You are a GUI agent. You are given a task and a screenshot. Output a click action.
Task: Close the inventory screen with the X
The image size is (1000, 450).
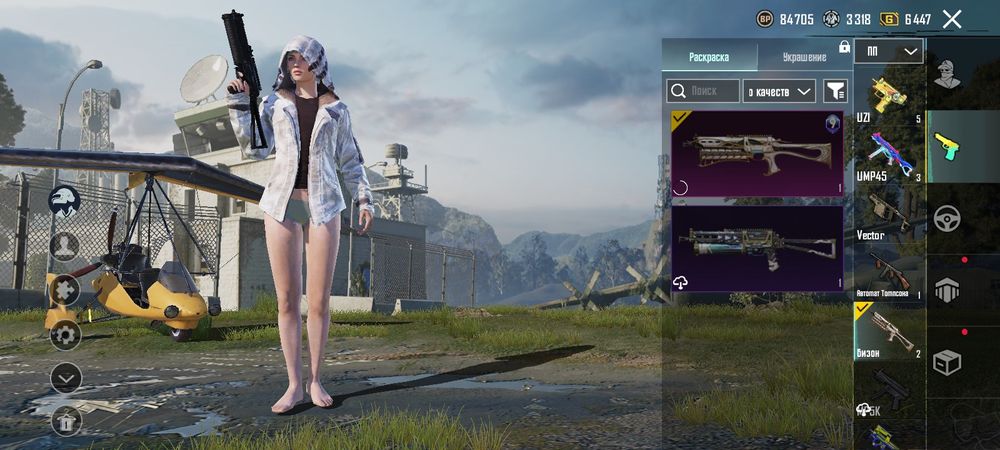(952, 19)
